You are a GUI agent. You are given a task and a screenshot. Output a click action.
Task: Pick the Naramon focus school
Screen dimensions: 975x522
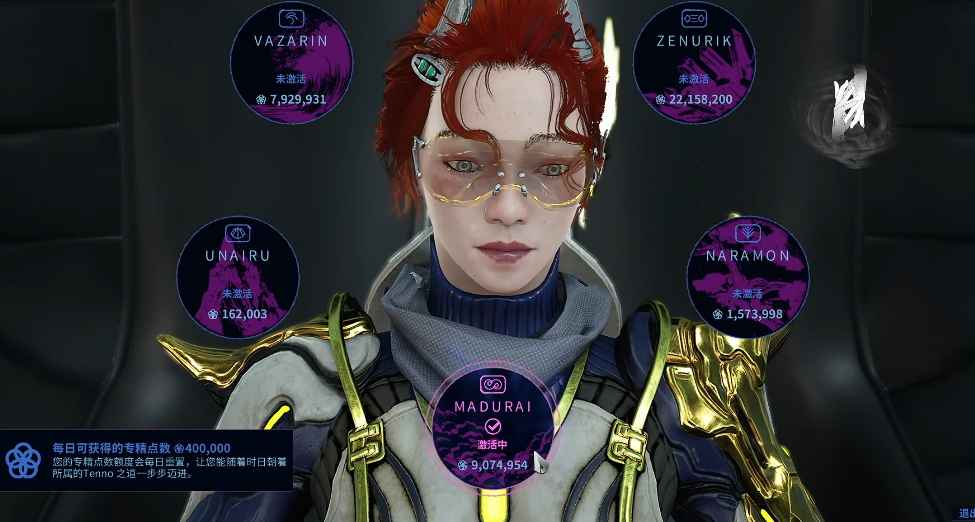pyautogui.click(x=747, y=274)
